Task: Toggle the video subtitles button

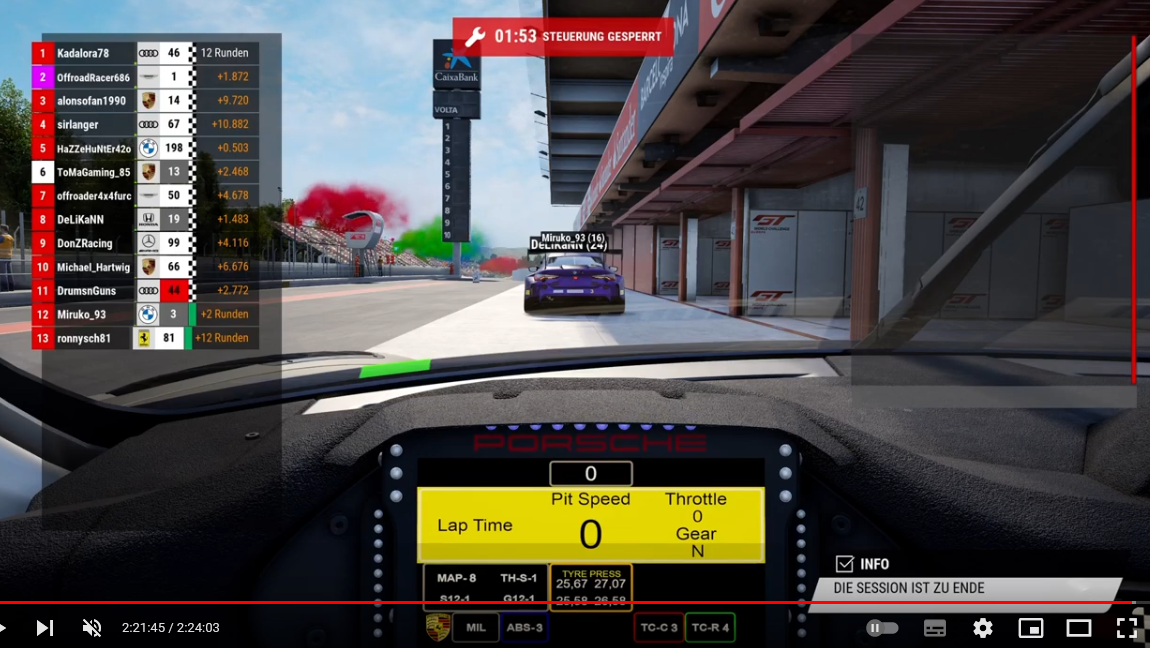Action: [935, 628]
